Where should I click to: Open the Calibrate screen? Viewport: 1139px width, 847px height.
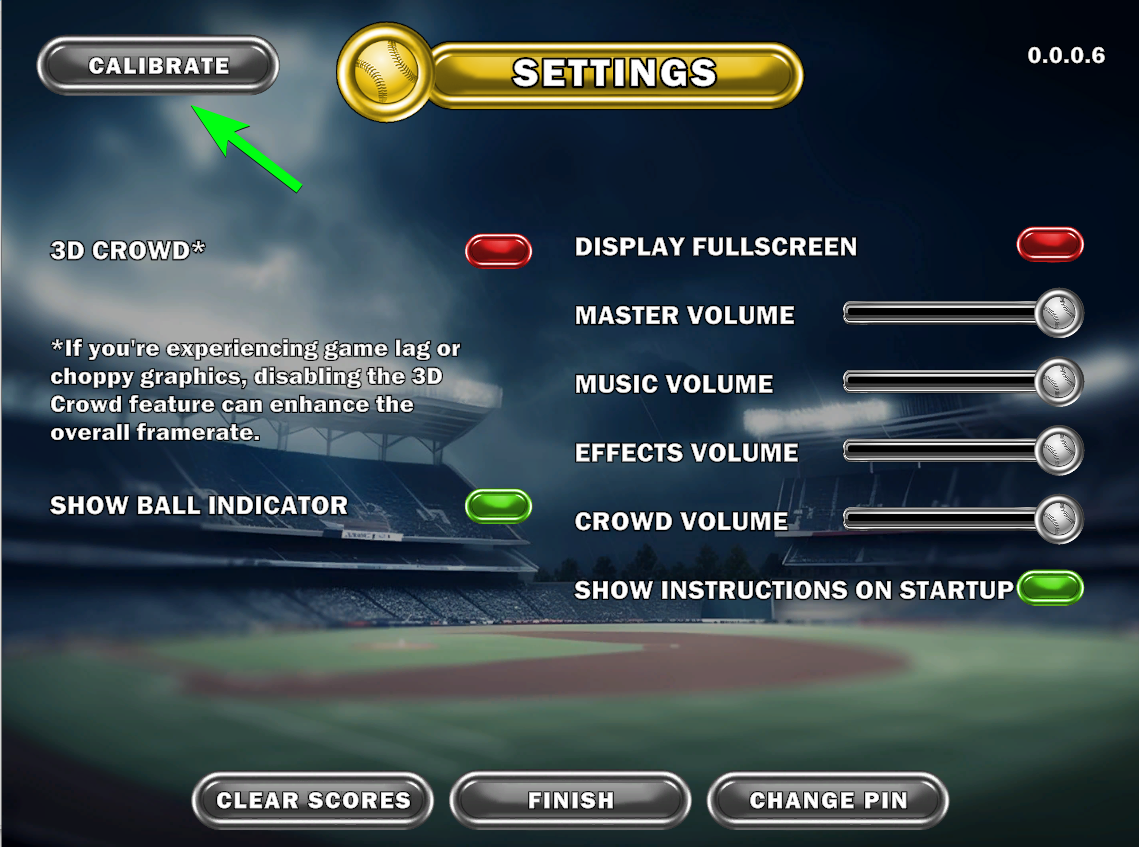pos(158,66)
